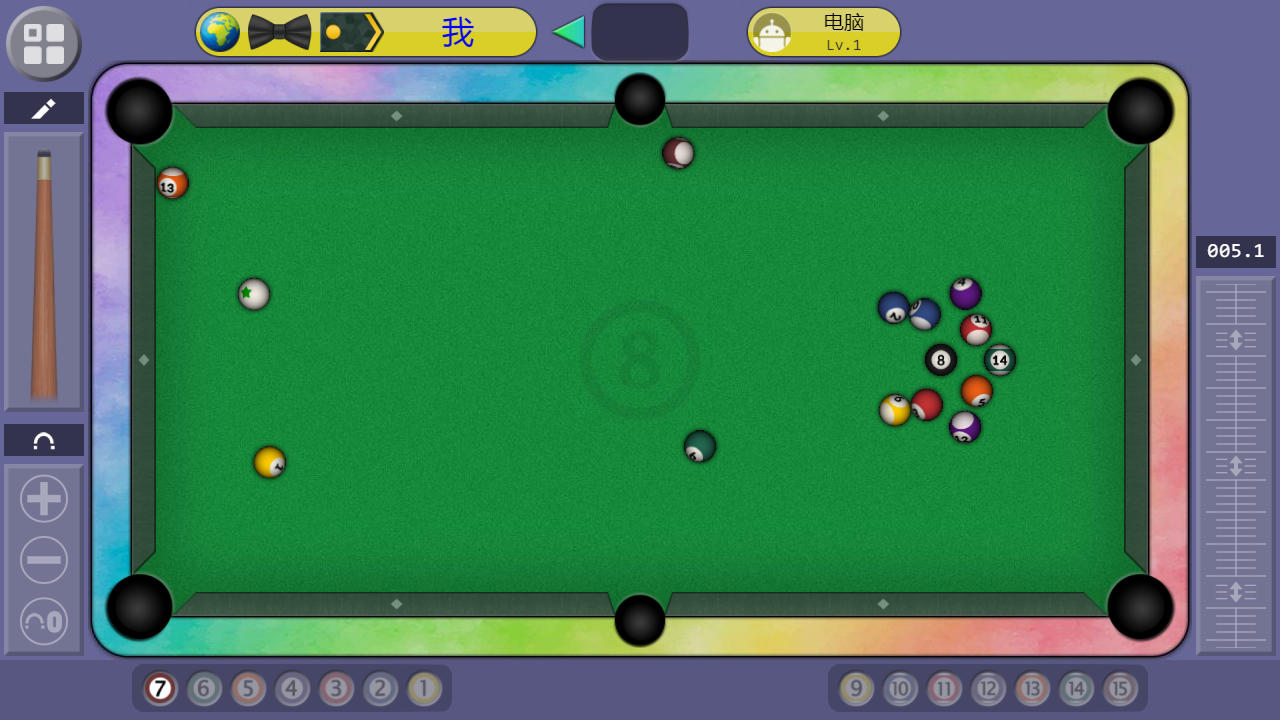Toggle the spin reset control below the minus button
Screen dimensions: 1280x720
(43, 621)
